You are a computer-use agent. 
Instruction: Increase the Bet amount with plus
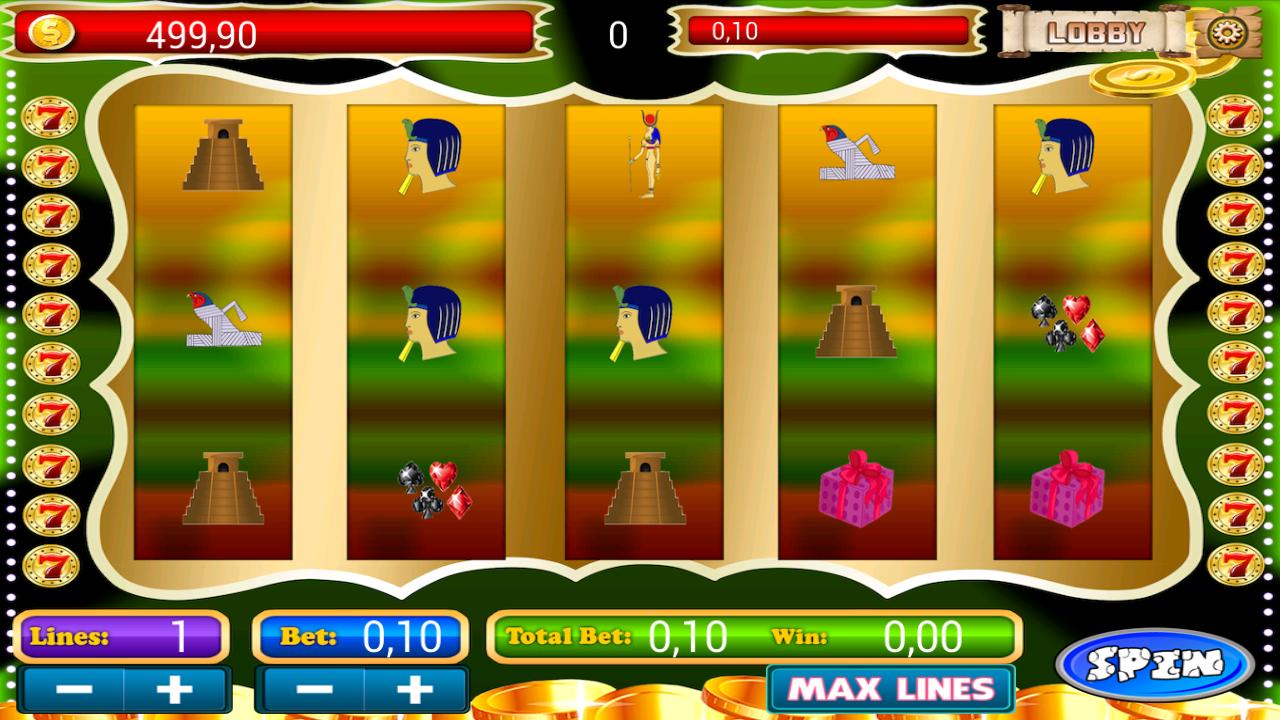416,688
